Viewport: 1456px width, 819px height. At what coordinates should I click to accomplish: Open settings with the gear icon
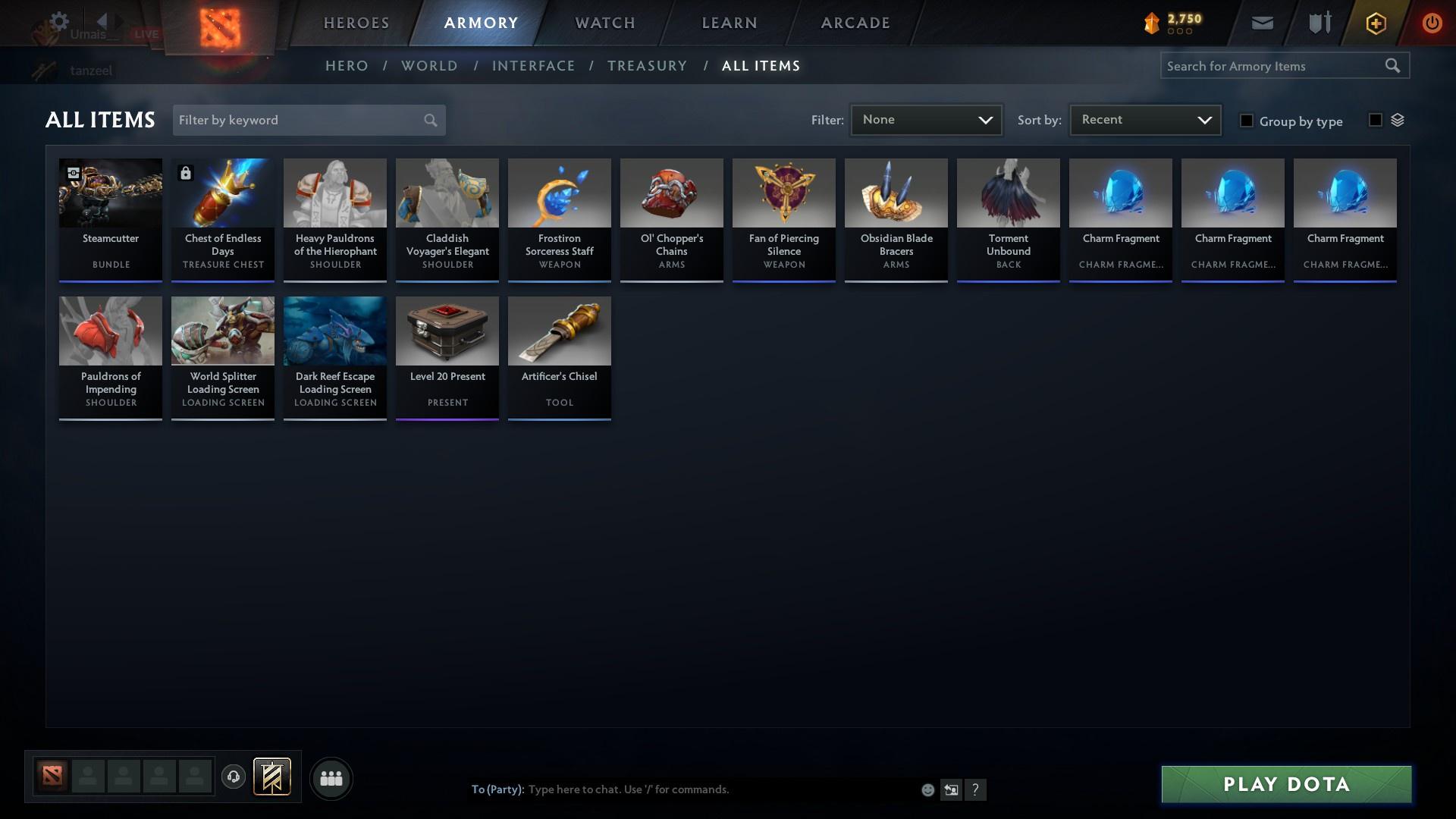(59, 21)
